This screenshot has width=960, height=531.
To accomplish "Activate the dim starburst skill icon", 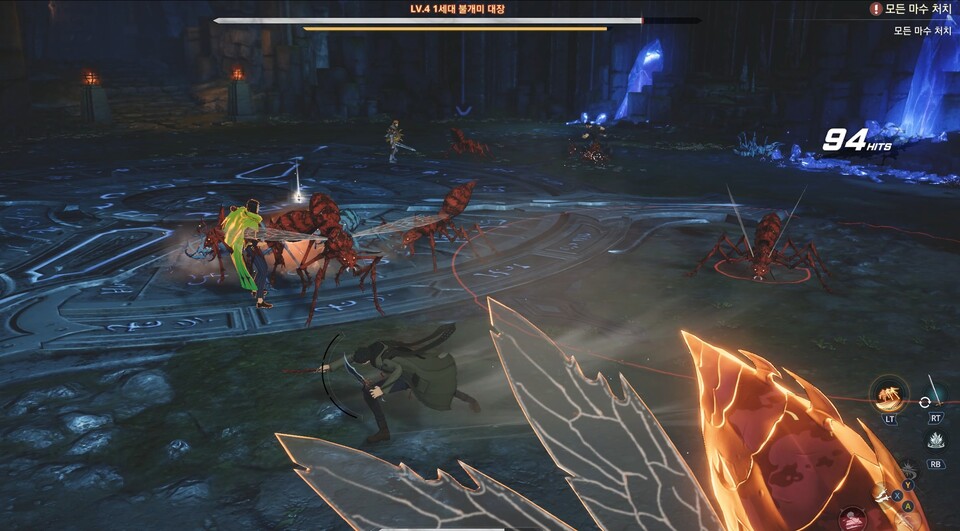I will [908, 469].
